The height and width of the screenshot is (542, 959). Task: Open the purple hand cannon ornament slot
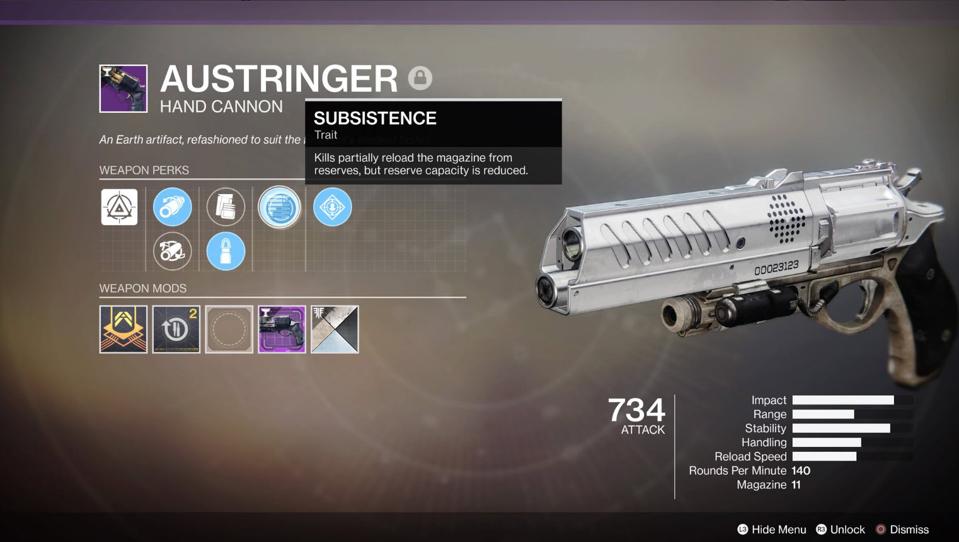(x=282, y=329)
